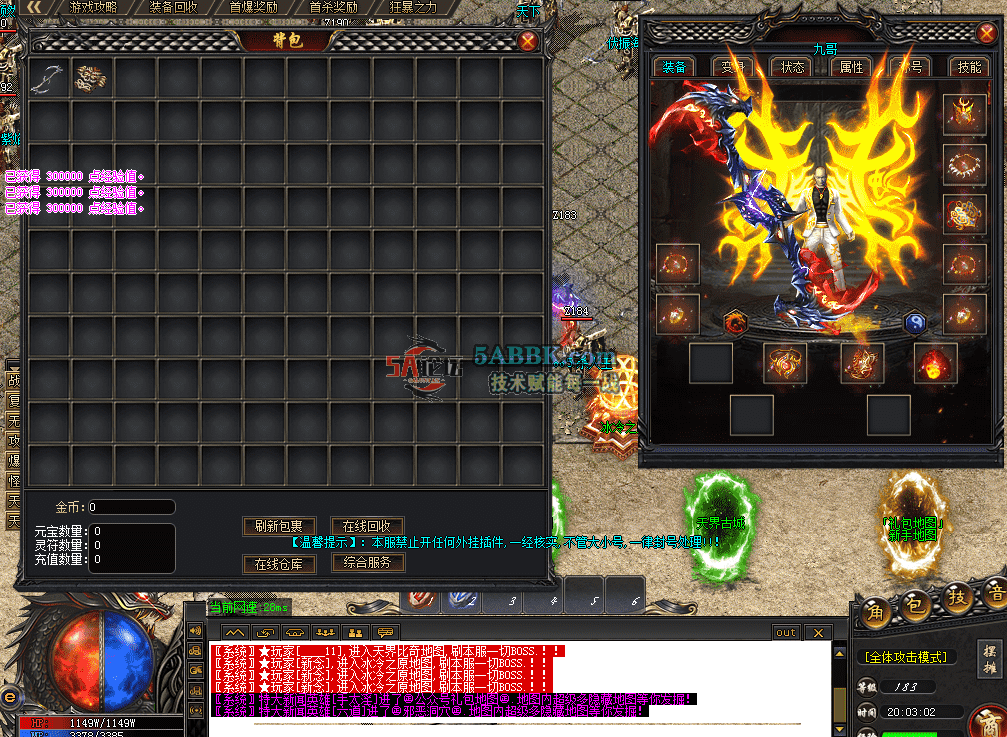Screen dimensions: 1007x737
Task: Open the 首杀奖励 first kill rewards
Action: tap(333, 7)
